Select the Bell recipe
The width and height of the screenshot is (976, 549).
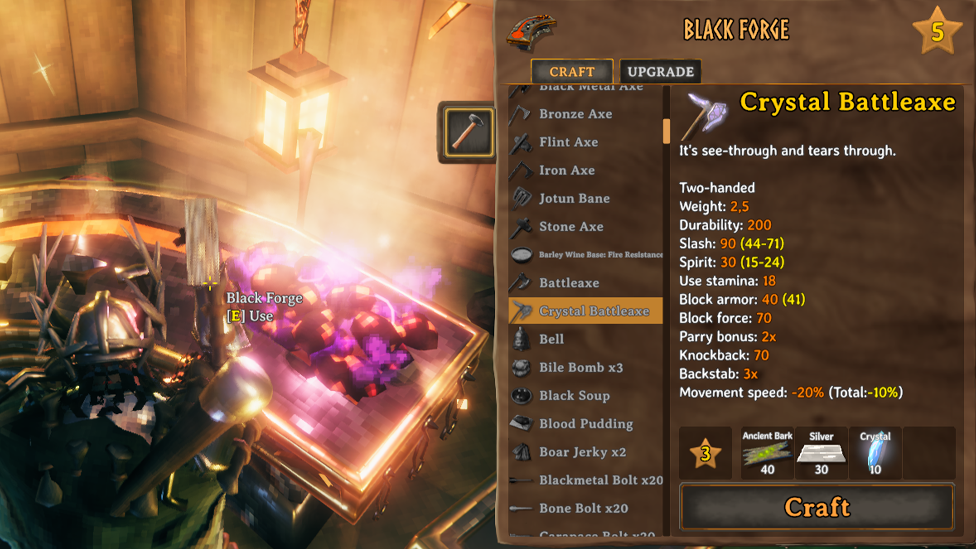(x=551, y=339)
